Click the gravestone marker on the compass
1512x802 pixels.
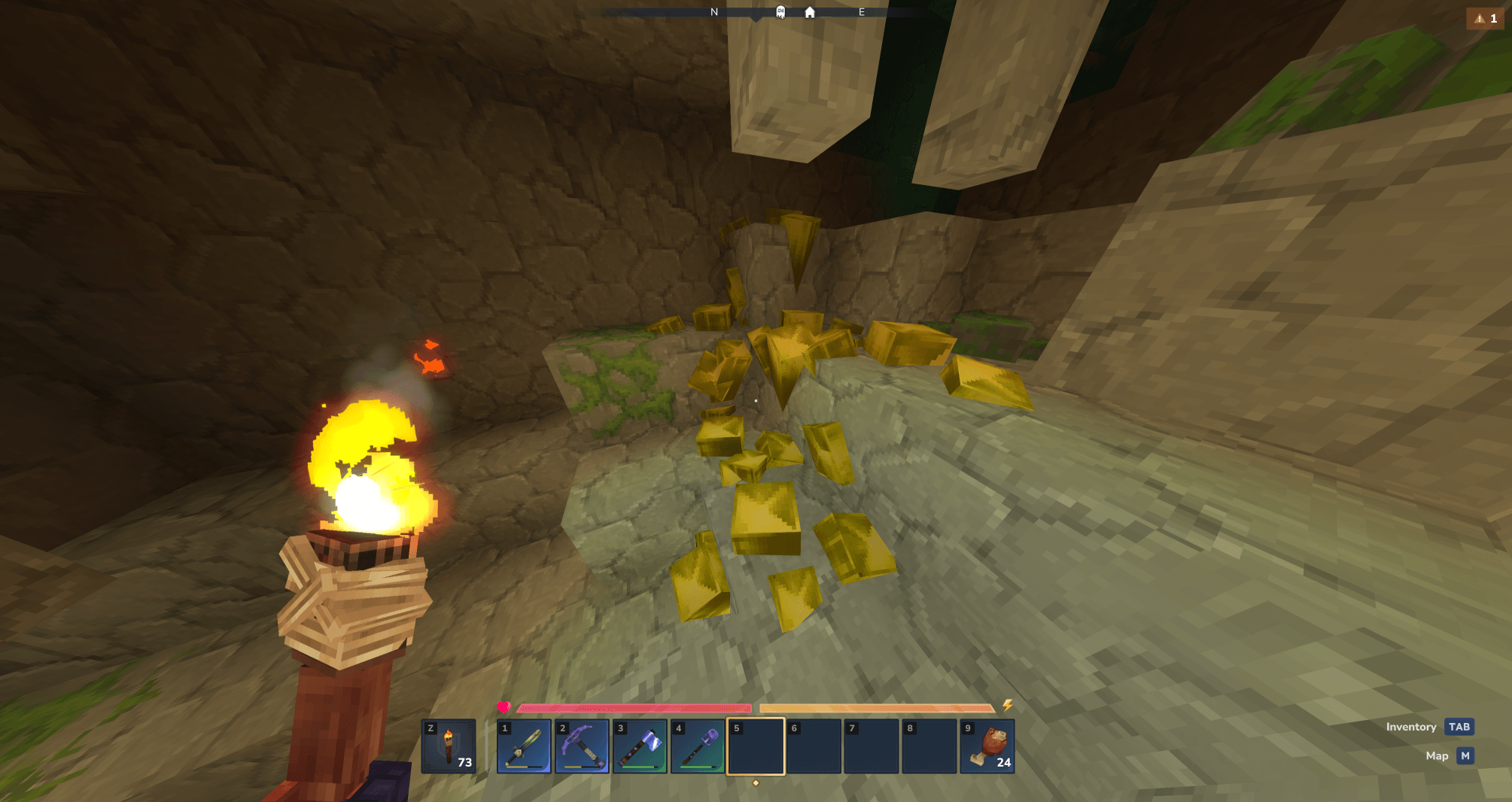pyautogui.click(x=780, y=12)
